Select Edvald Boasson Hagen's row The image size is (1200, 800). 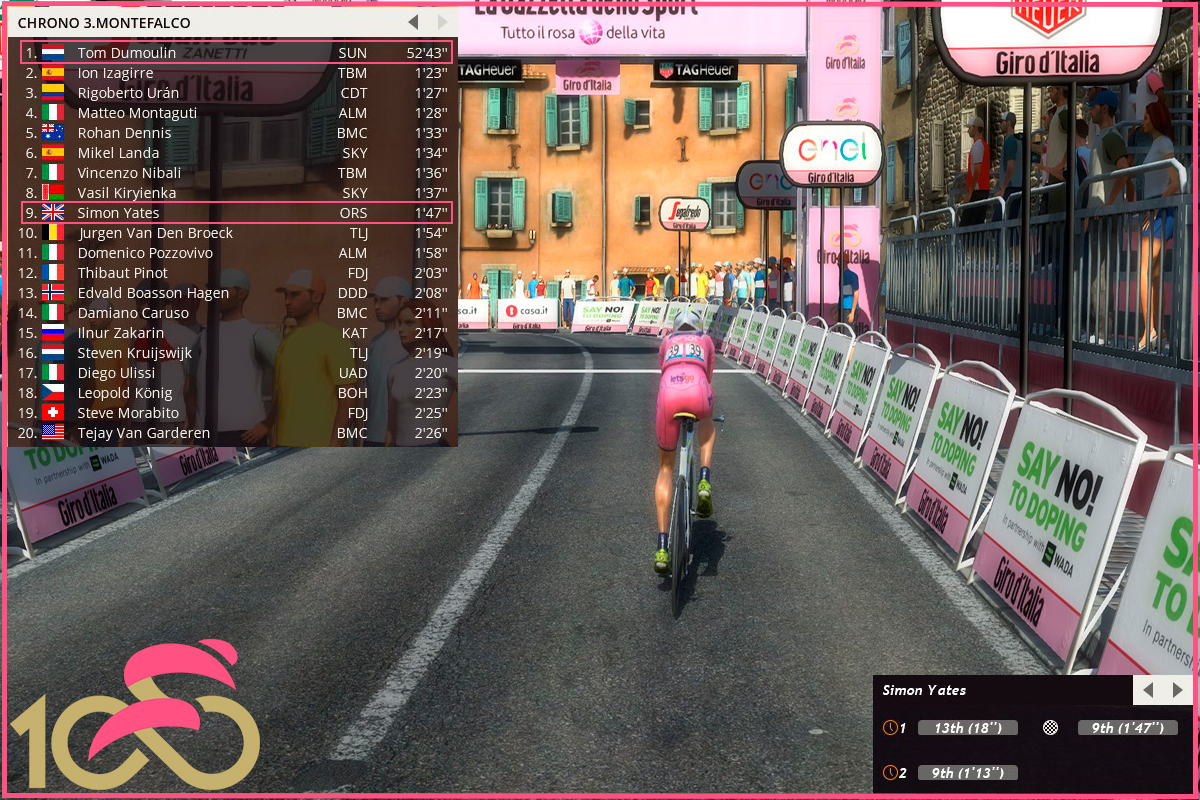(x=236, y=293)
